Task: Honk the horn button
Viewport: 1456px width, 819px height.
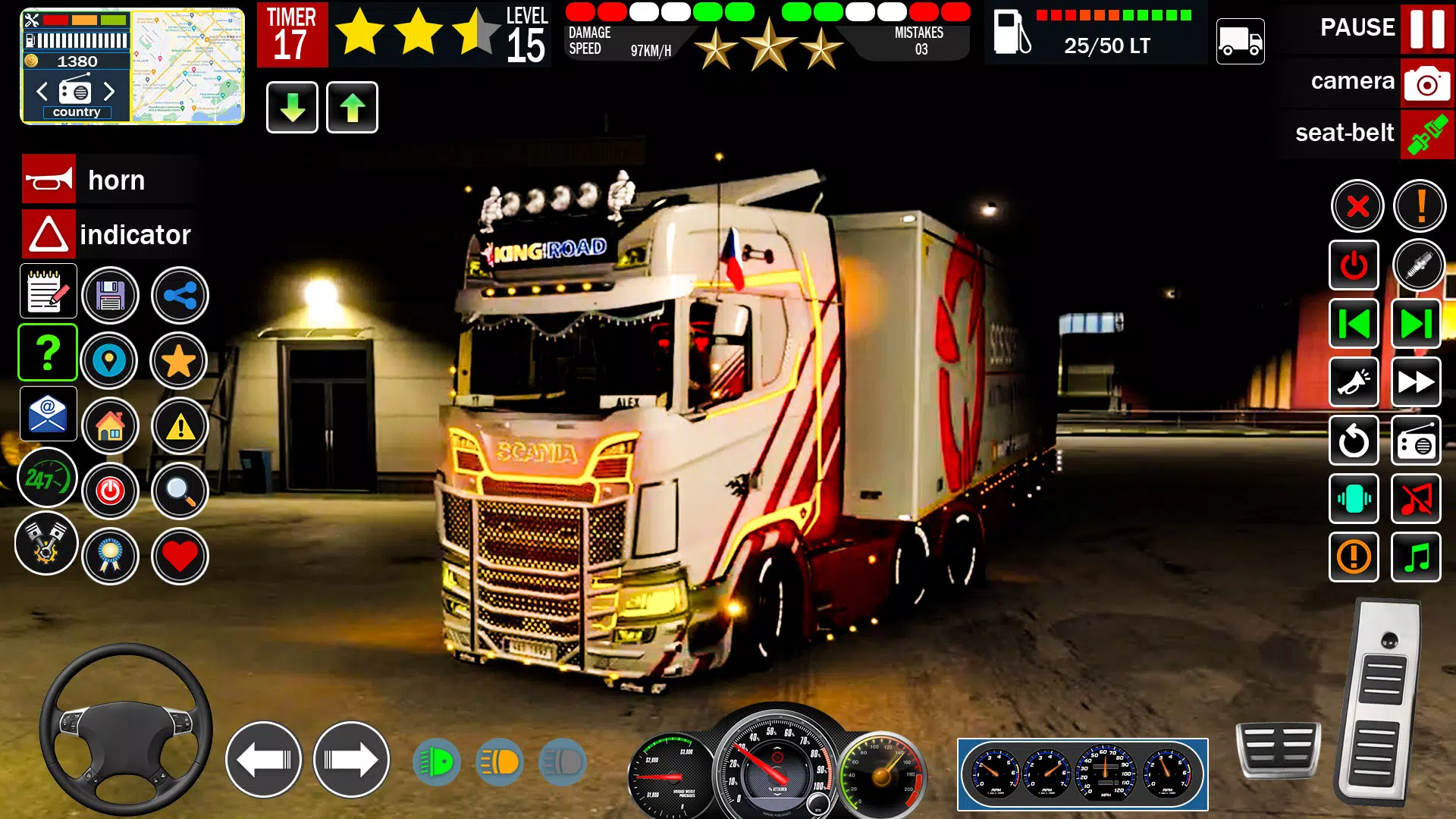Action: [49, 180]
